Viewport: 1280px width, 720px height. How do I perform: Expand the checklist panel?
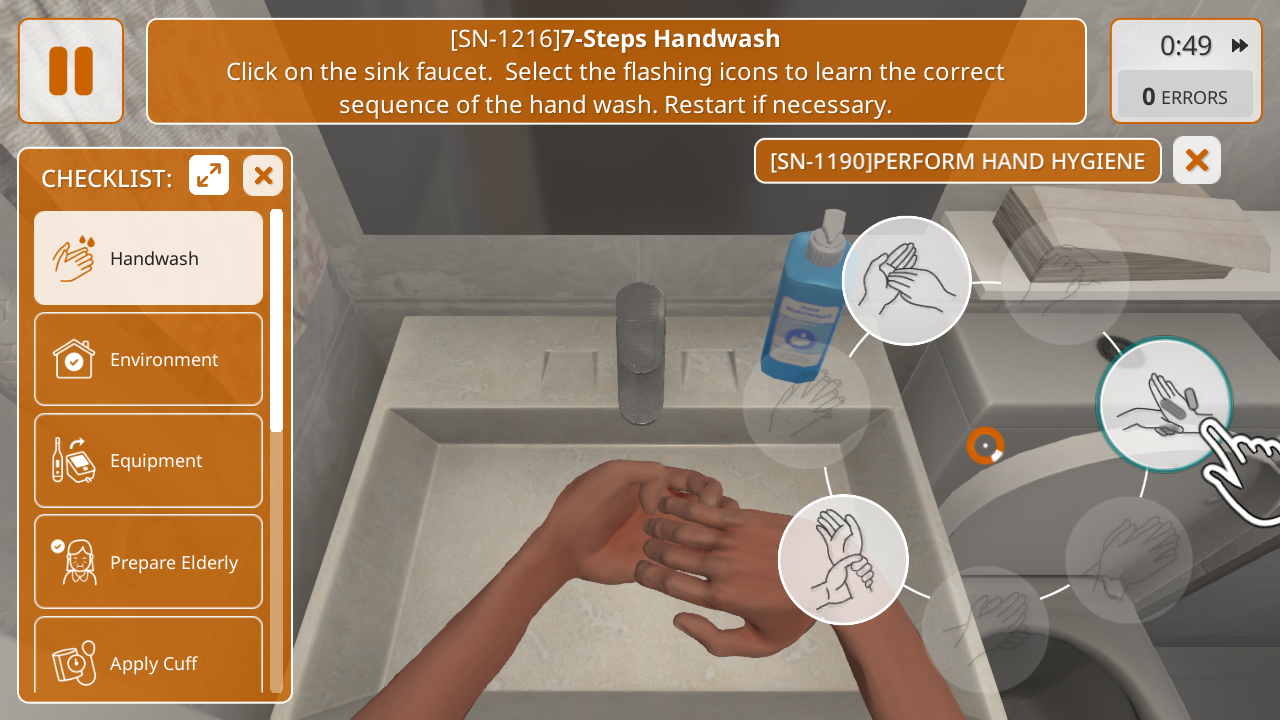click(x=209, y=176)
